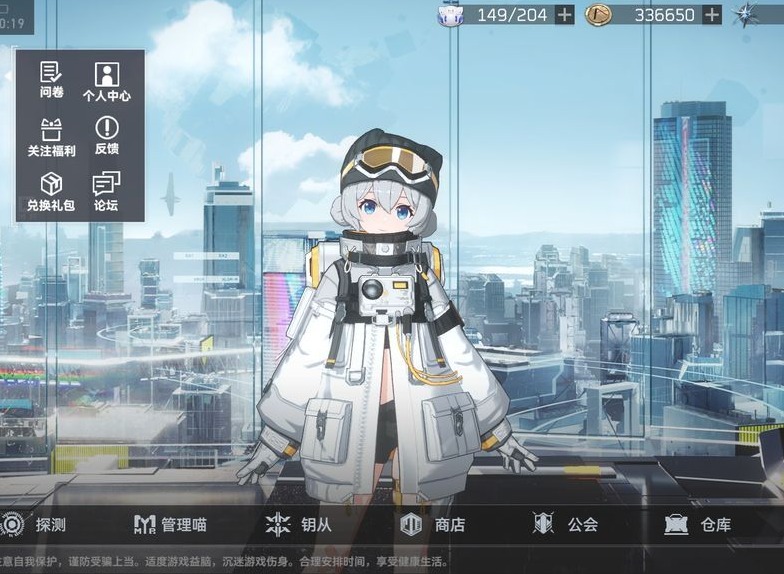This screenshot has height=574, width=784.
Task: Open the 论坛 forum link
Action: click(106, 191)
